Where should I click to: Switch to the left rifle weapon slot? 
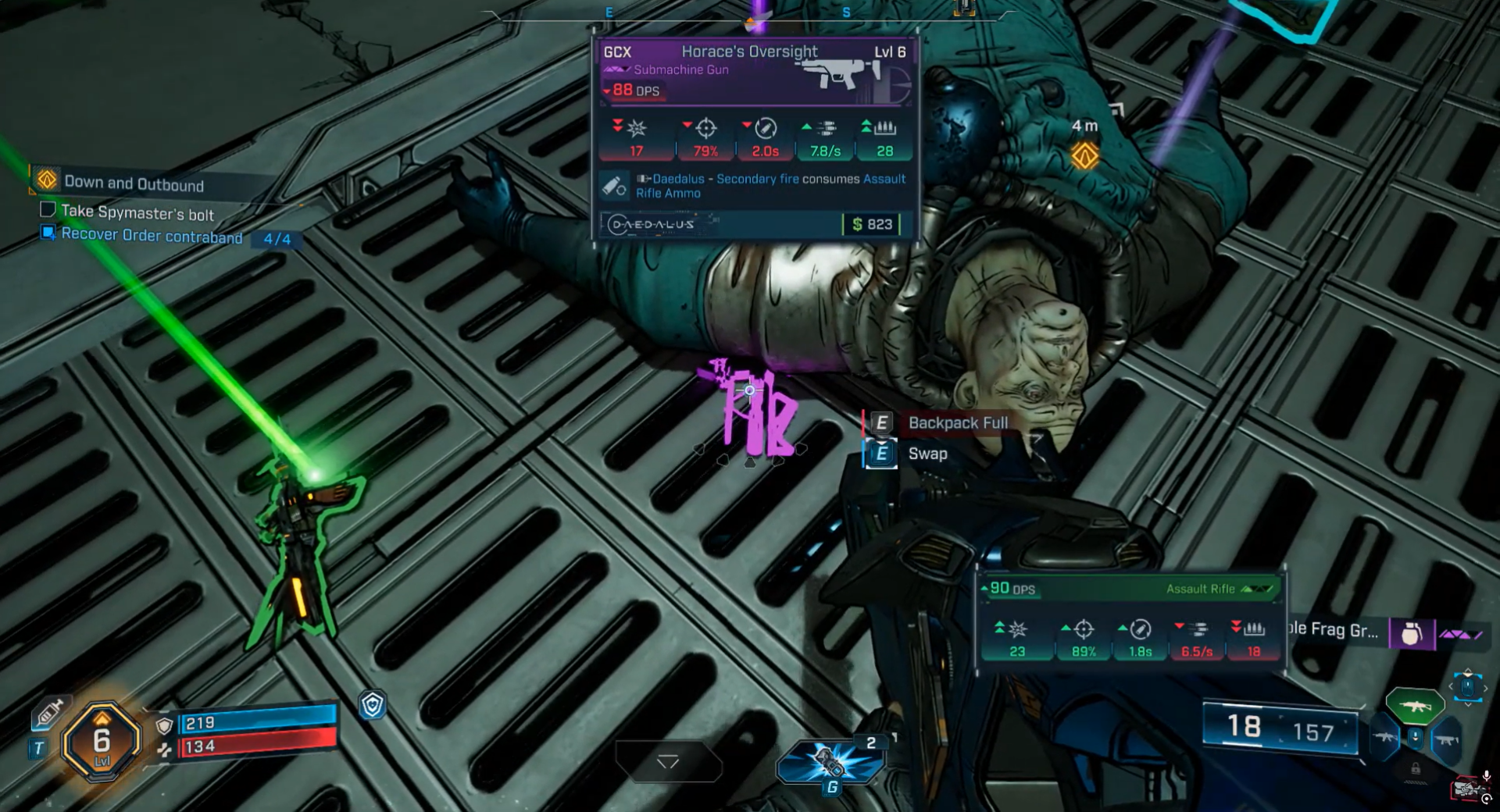1385,738
